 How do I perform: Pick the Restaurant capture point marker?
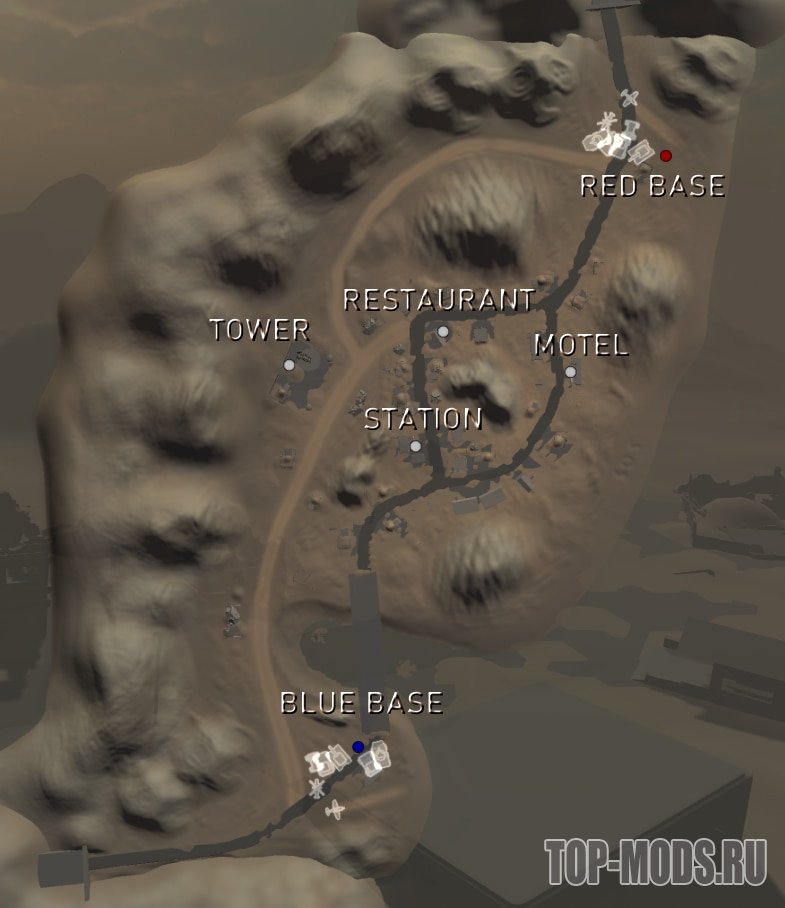443,331
